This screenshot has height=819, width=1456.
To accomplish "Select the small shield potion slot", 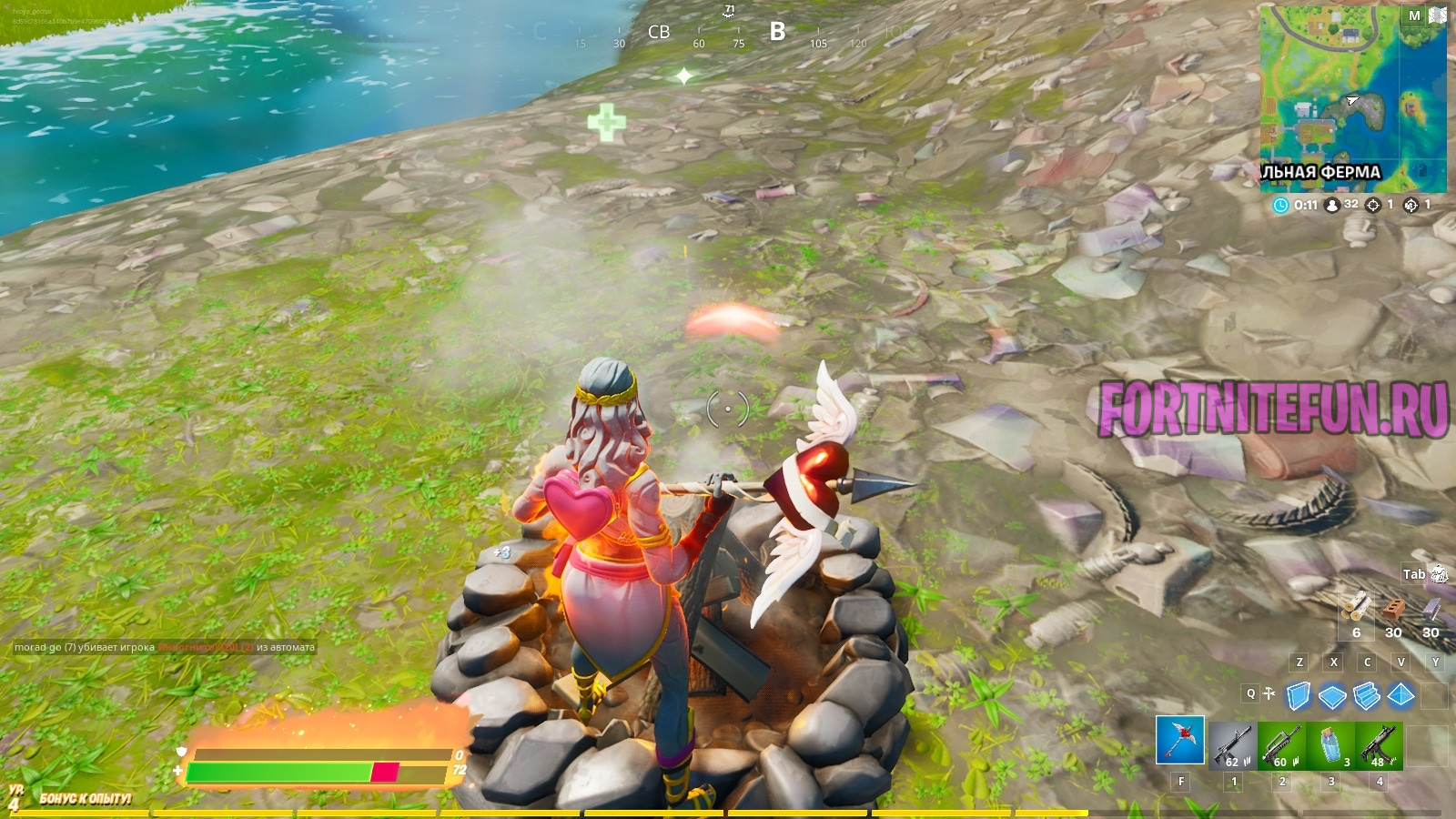I will [1330, 746].
